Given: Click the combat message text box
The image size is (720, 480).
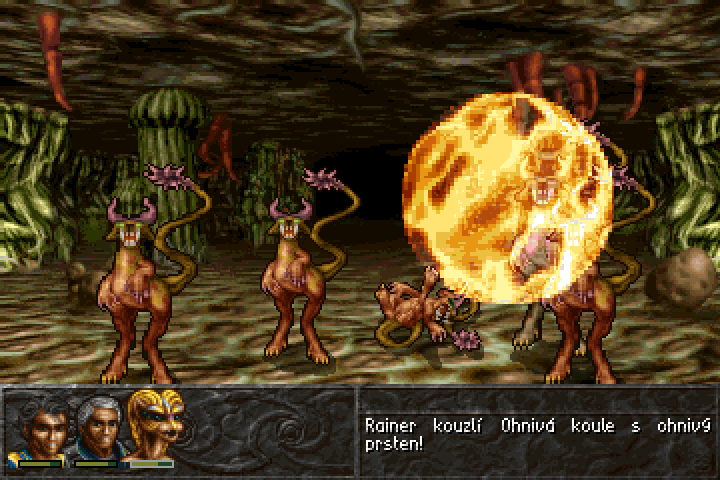Looking at the screenshot, I should (537, 433).
